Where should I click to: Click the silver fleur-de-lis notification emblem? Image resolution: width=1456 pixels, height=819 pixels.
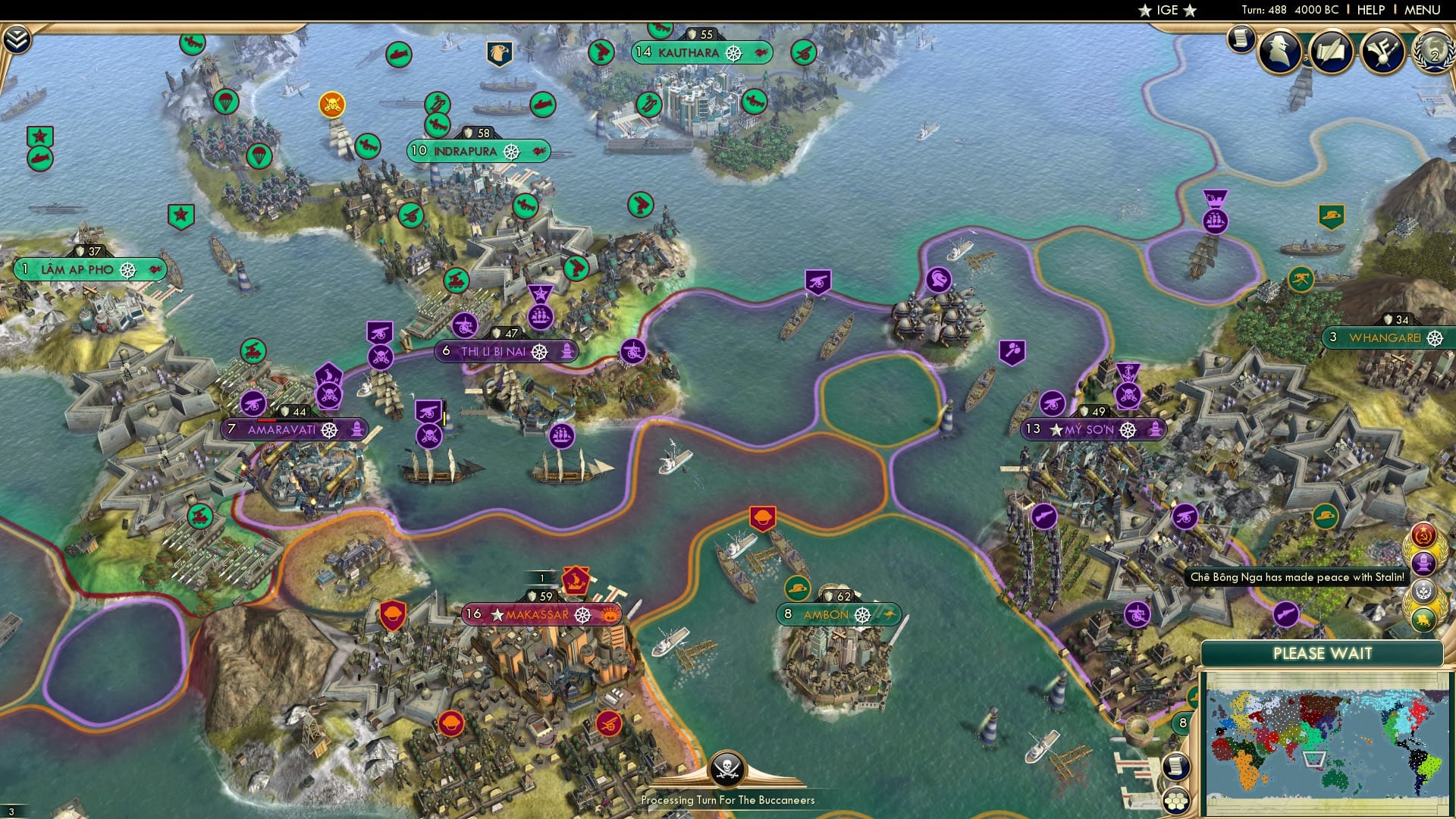(x=1423, y=589)
